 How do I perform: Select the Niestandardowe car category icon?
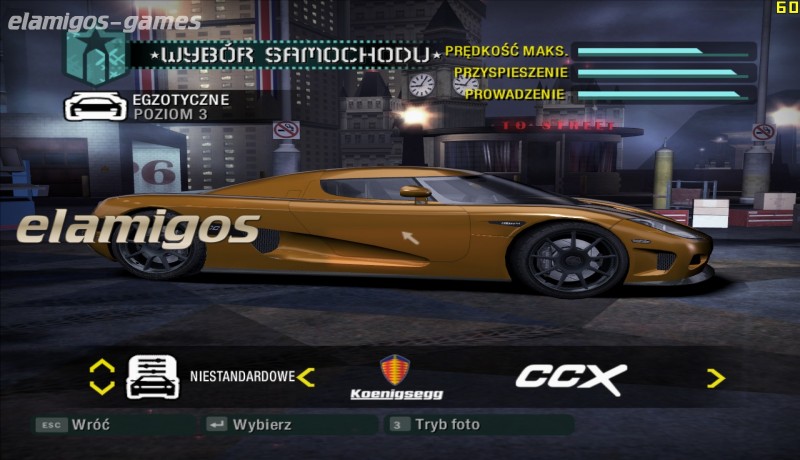[x=152, y=377]
